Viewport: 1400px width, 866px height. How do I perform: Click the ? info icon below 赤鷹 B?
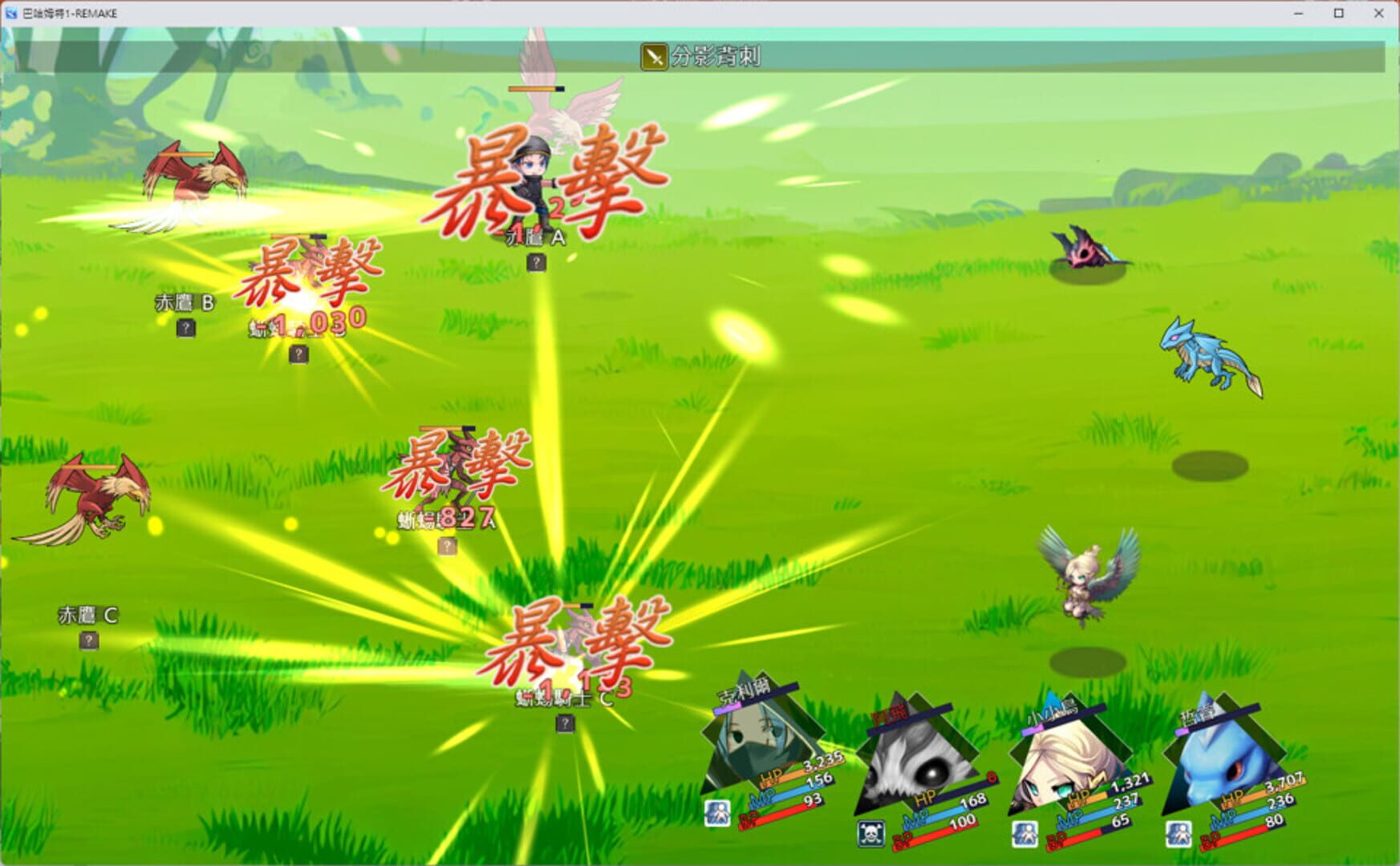(x=186, y=327)
